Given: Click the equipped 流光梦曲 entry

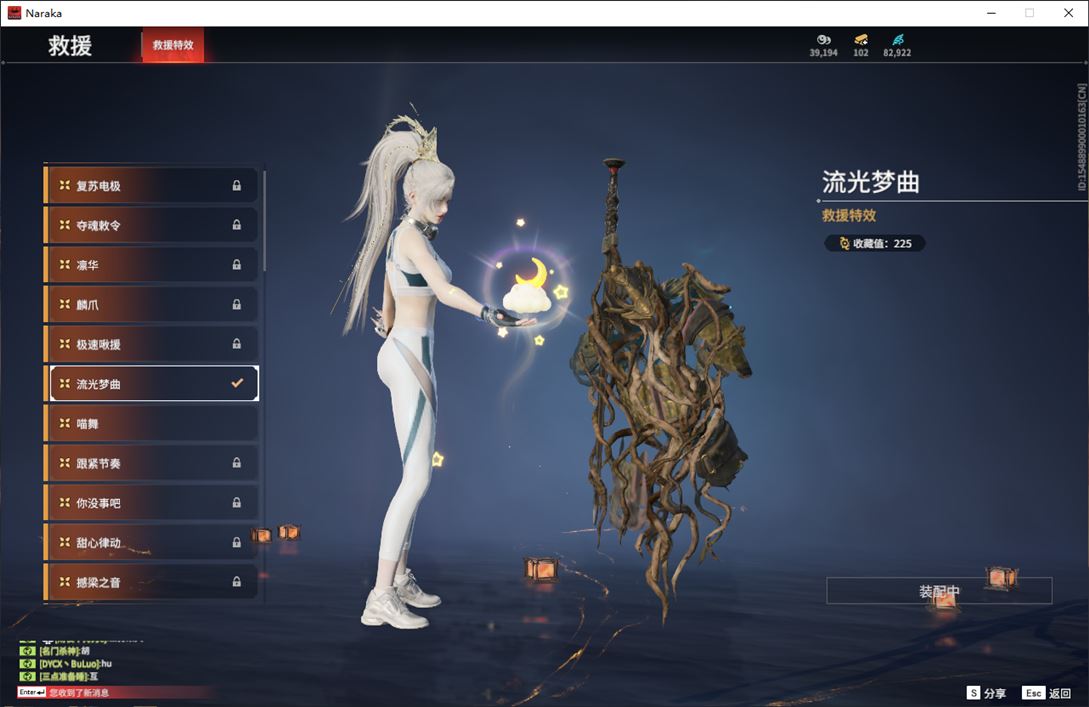Looking at the screenshot, I should 152,384.
